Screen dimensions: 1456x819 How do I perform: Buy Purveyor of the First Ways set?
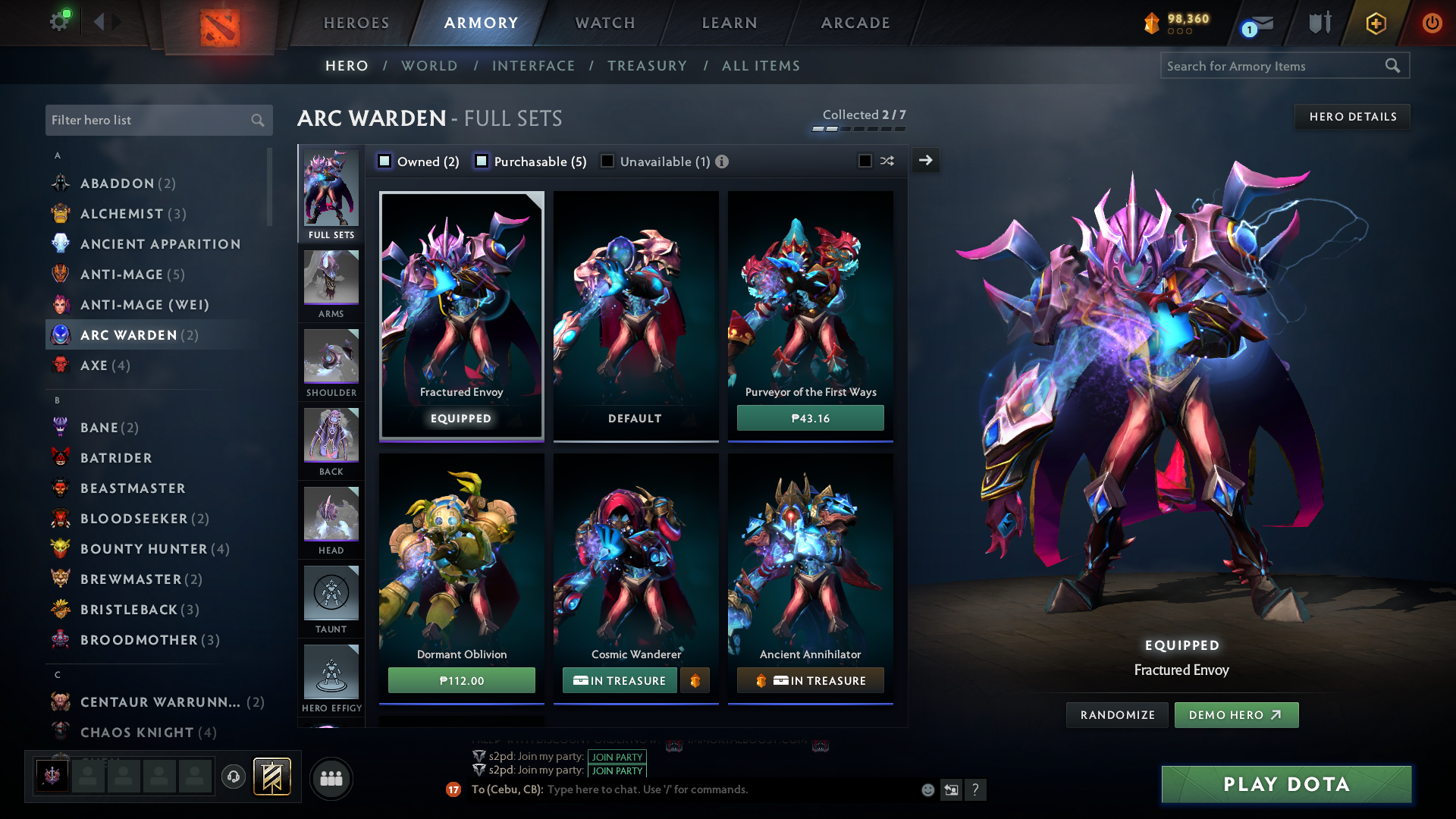click(x=810, y=419)
